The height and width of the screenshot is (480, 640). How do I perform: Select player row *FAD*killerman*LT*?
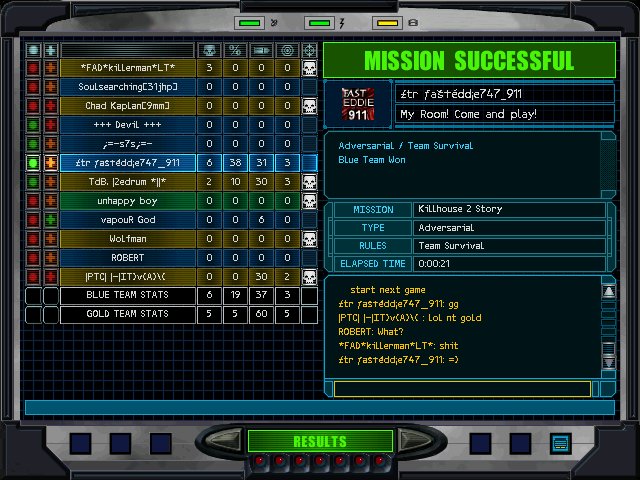[x=127, y=68]
